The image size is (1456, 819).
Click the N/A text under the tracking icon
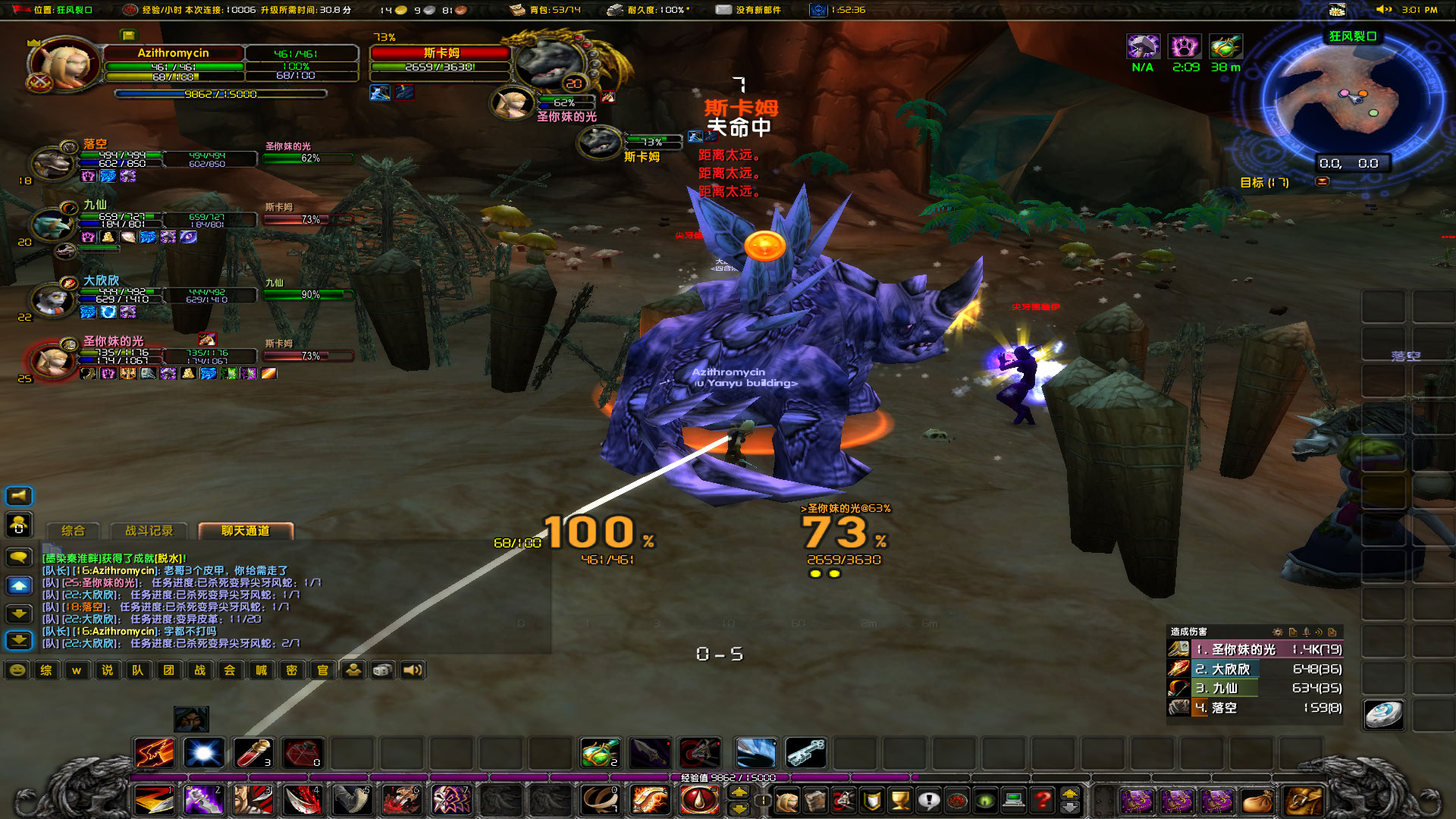point(1144,67)
